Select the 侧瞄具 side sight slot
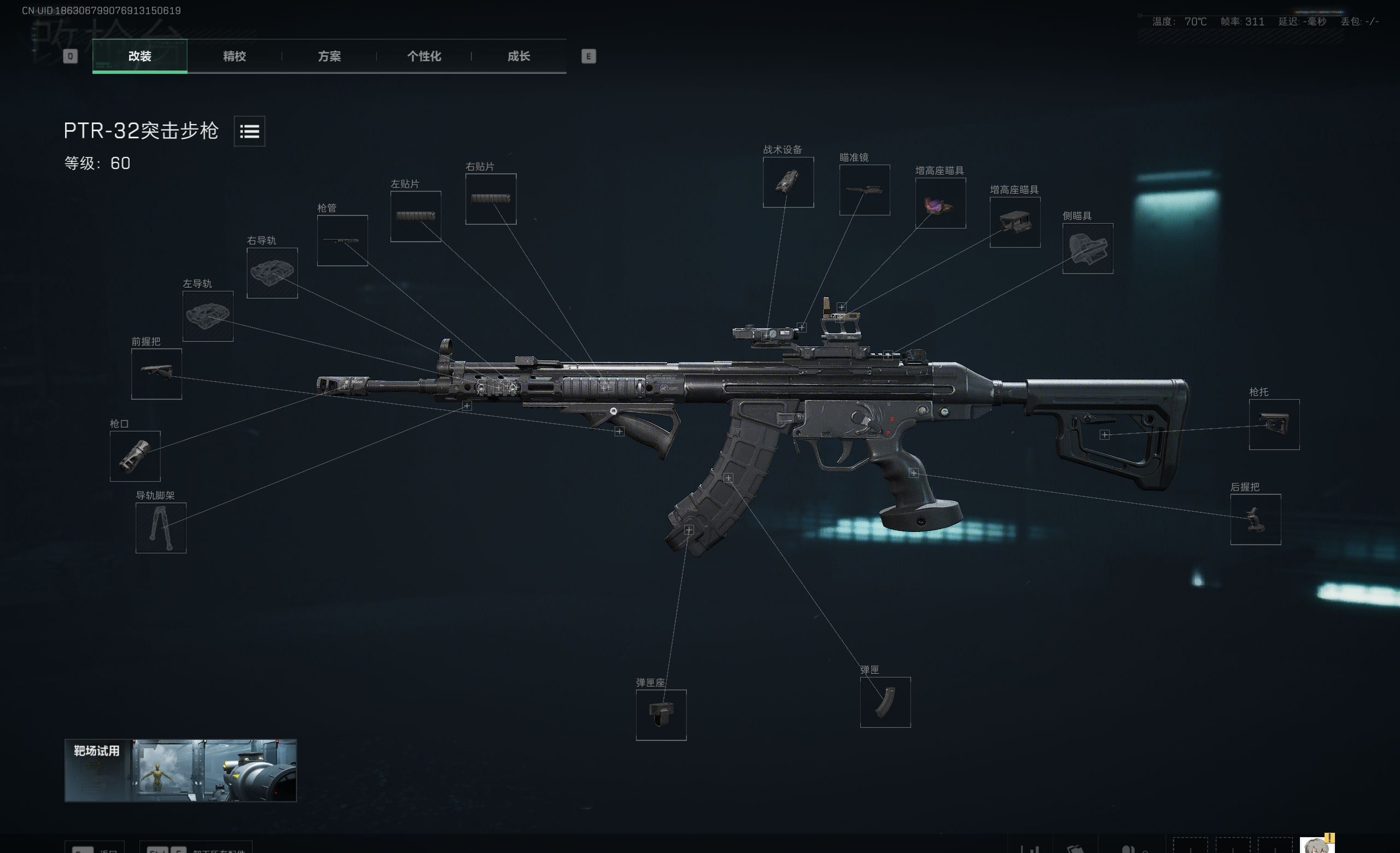Viewport: 1400px width, 853px height. tap(1087, 249)
